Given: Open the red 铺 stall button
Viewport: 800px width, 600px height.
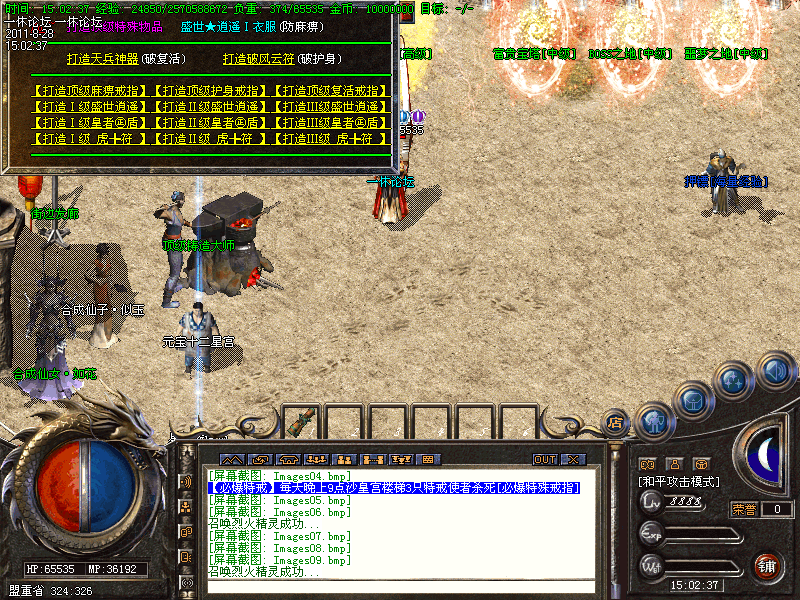Looking at the screenshot, I should coord(767,567).
